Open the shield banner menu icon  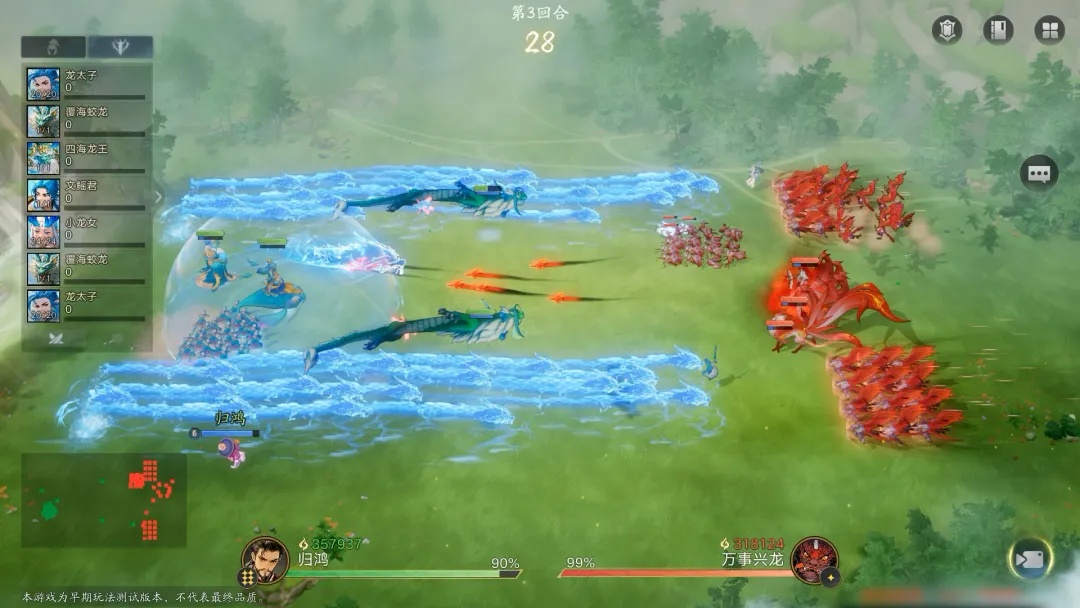(947, 30)
